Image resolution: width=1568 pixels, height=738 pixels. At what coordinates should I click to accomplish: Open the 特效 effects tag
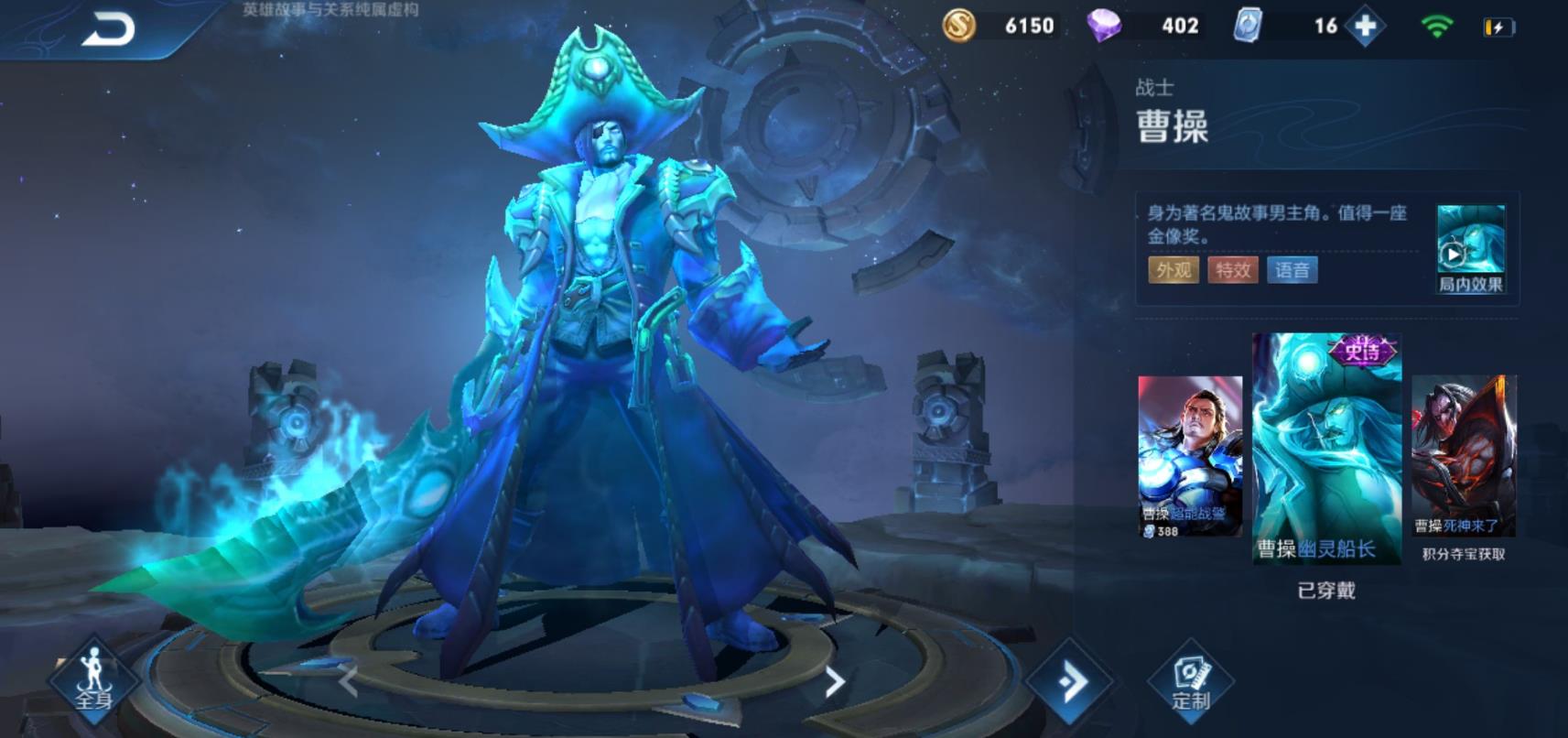point(1232,270)
